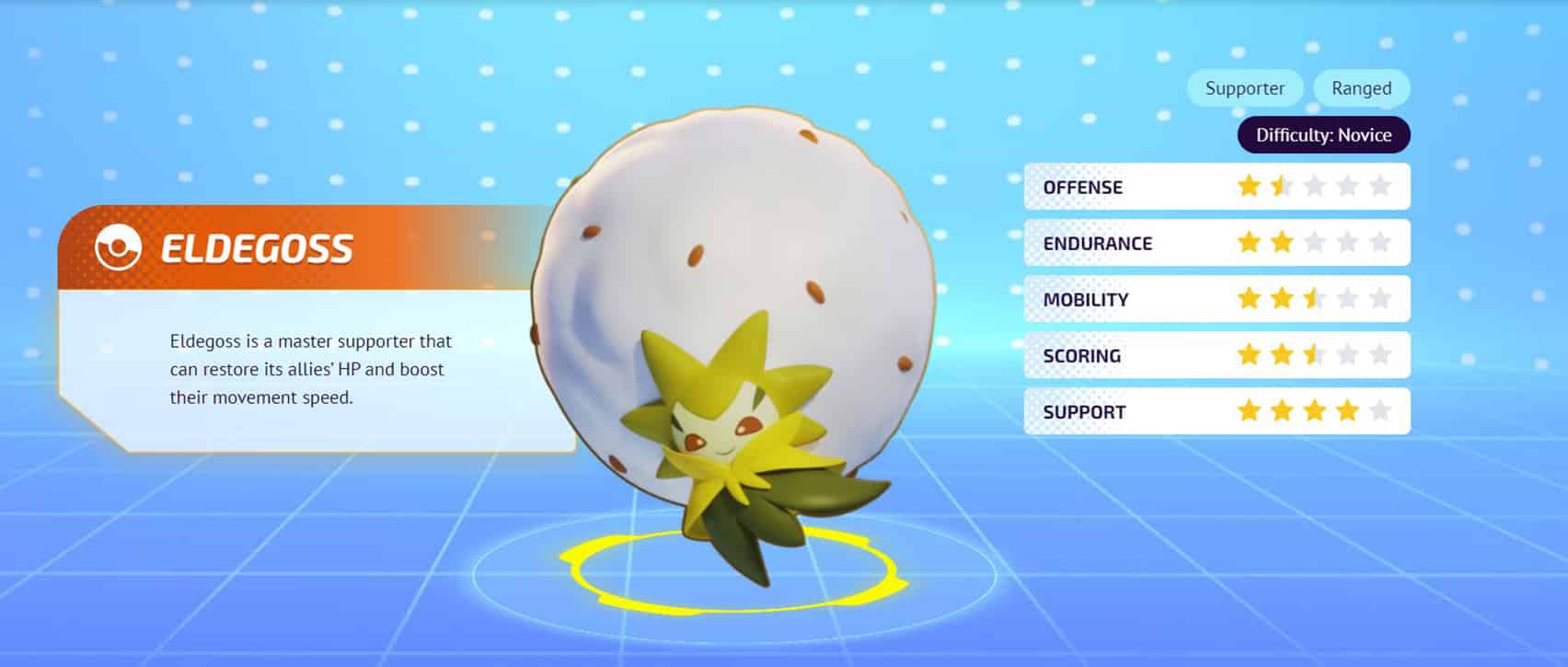Toggle the Supporter role tag
Screen dimensions: 1568x667
[1245, 88]
